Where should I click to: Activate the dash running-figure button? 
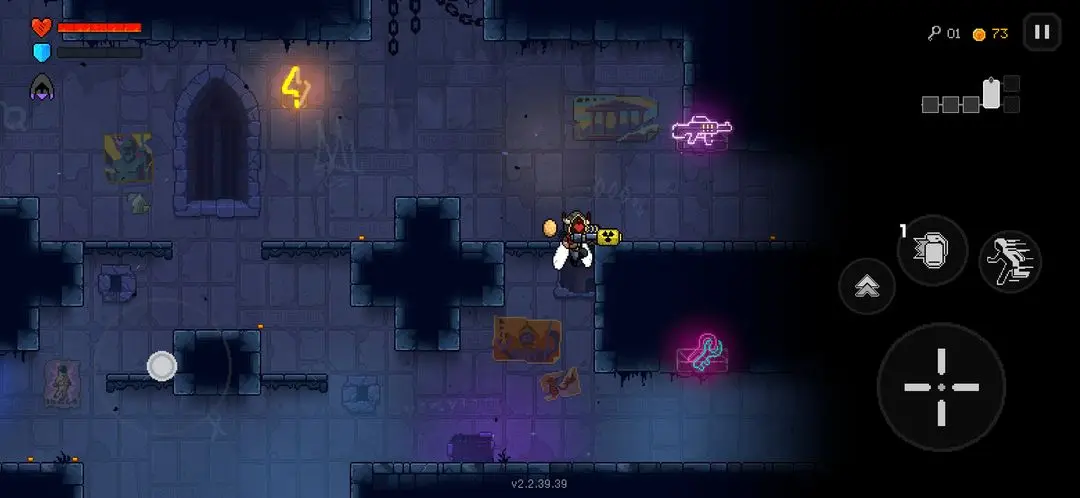[x=1009, y=261]
